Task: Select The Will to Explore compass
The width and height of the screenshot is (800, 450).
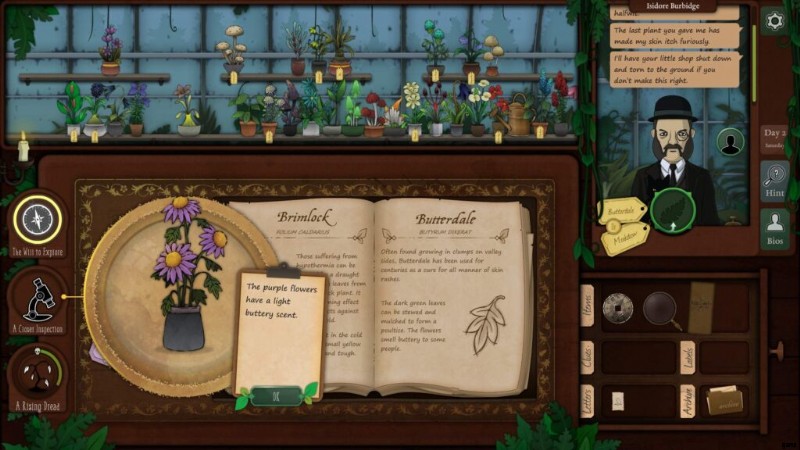Action: click(x=38, y=220)
